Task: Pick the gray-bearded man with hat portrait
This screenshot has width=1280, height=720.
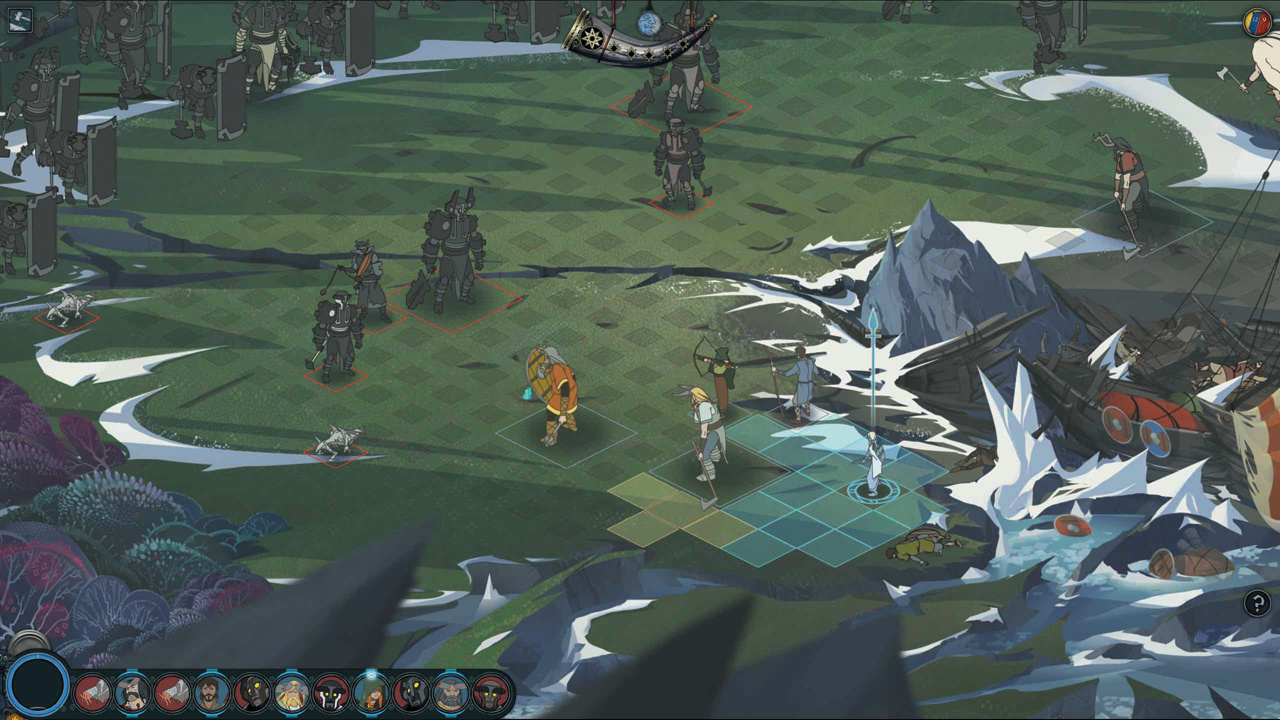Action: (450, 692)
